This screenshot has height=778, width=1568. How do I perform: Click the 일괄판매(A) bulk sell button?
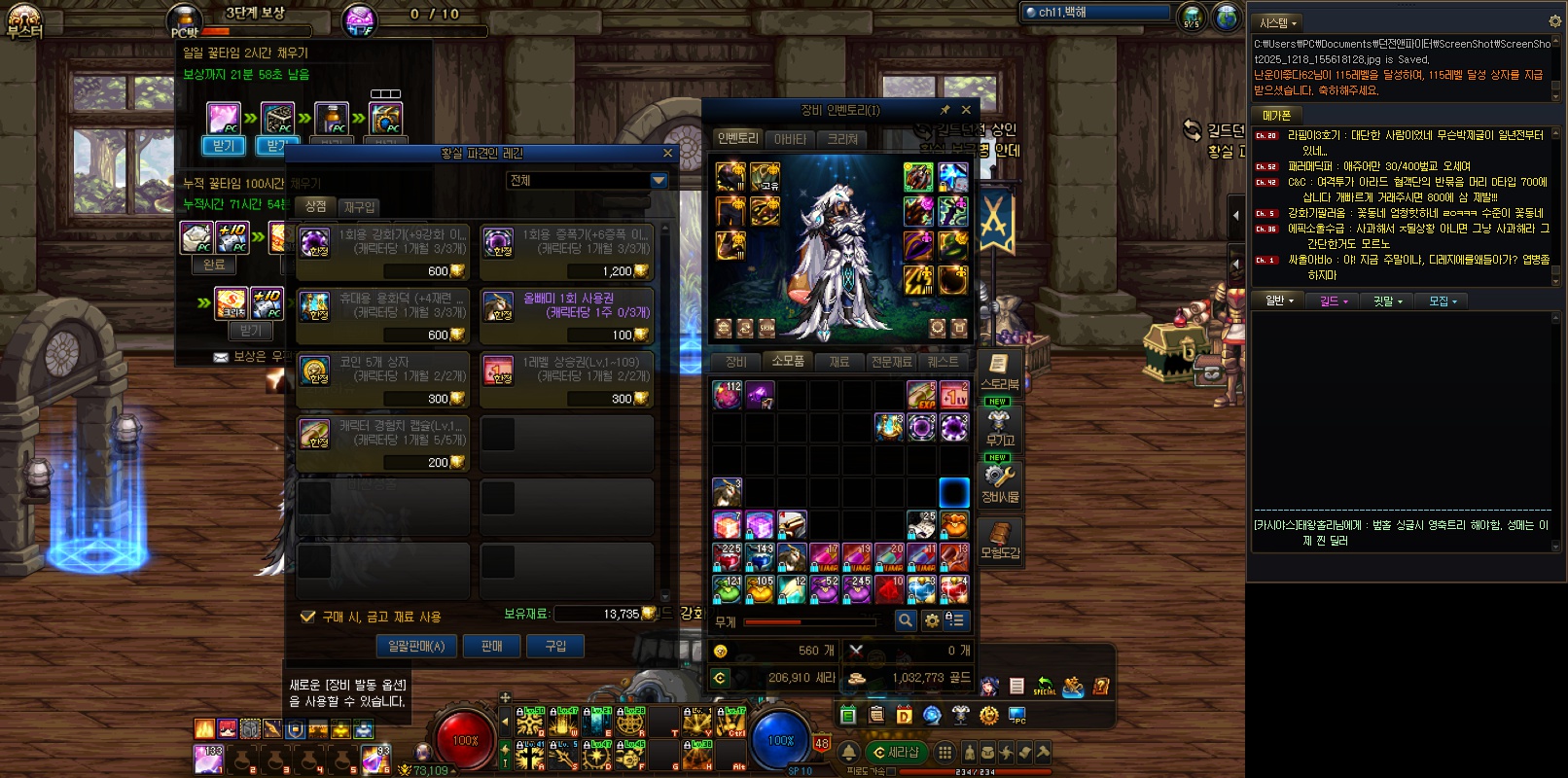(416, 647)
